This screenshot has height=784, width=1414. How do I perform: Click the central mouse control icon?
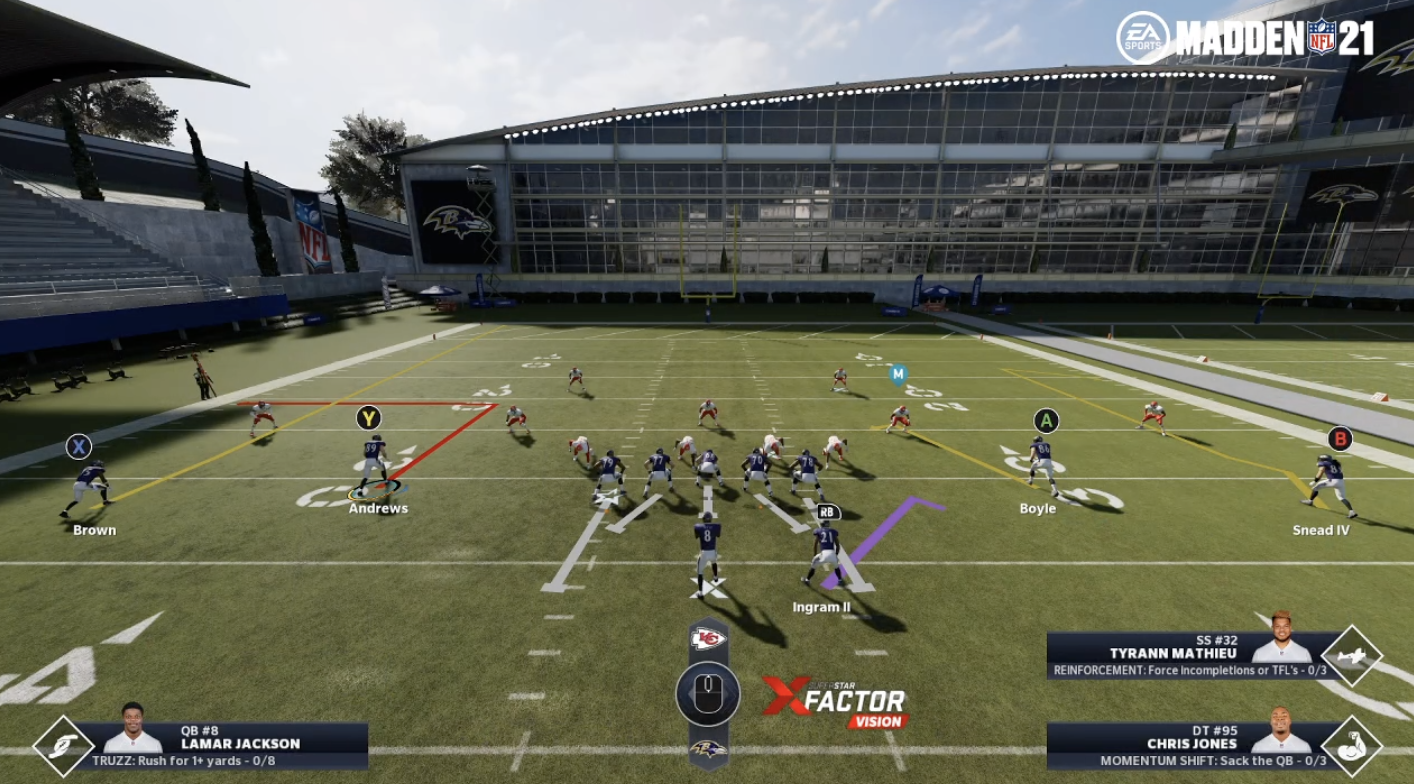coord(708,693)
